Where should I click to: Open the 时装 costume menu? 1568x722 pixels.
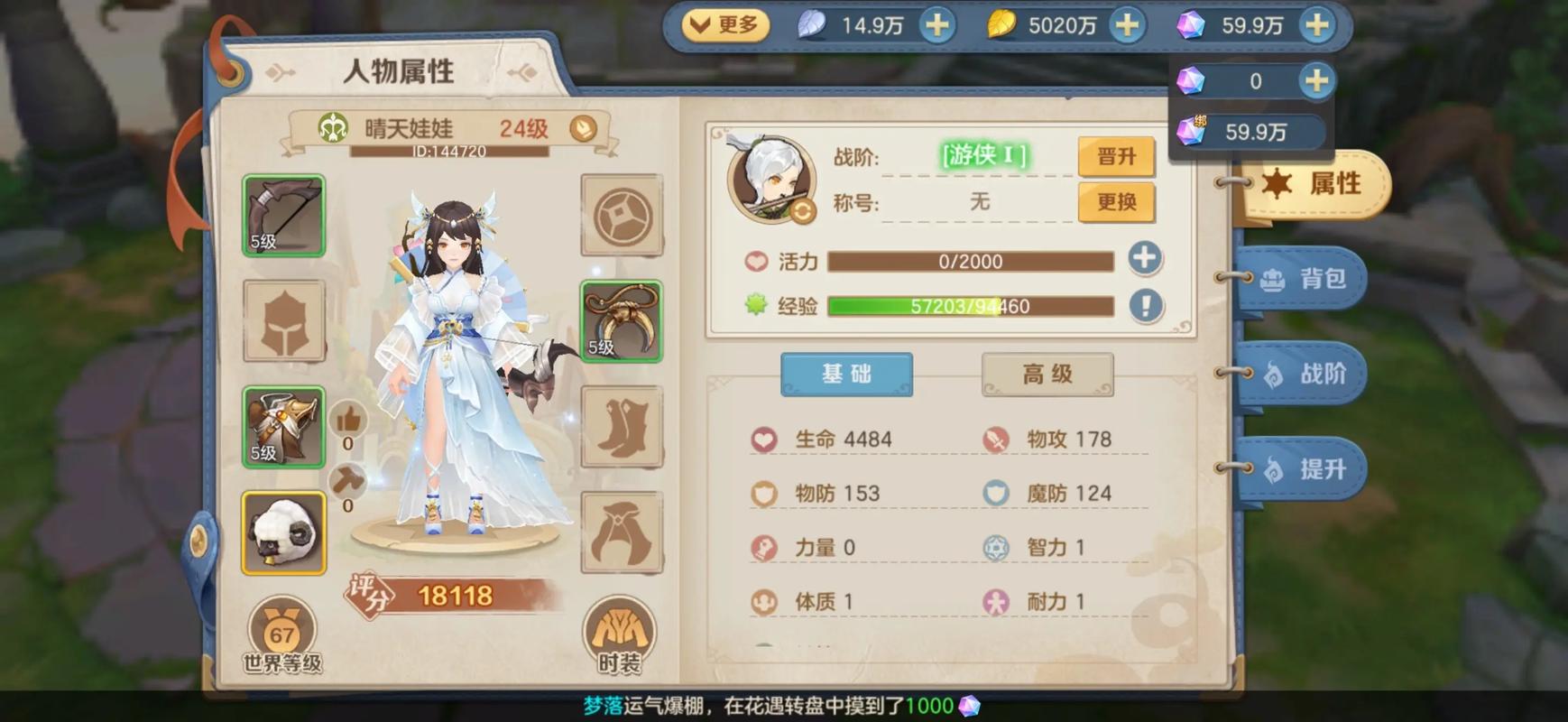(620, 636)
